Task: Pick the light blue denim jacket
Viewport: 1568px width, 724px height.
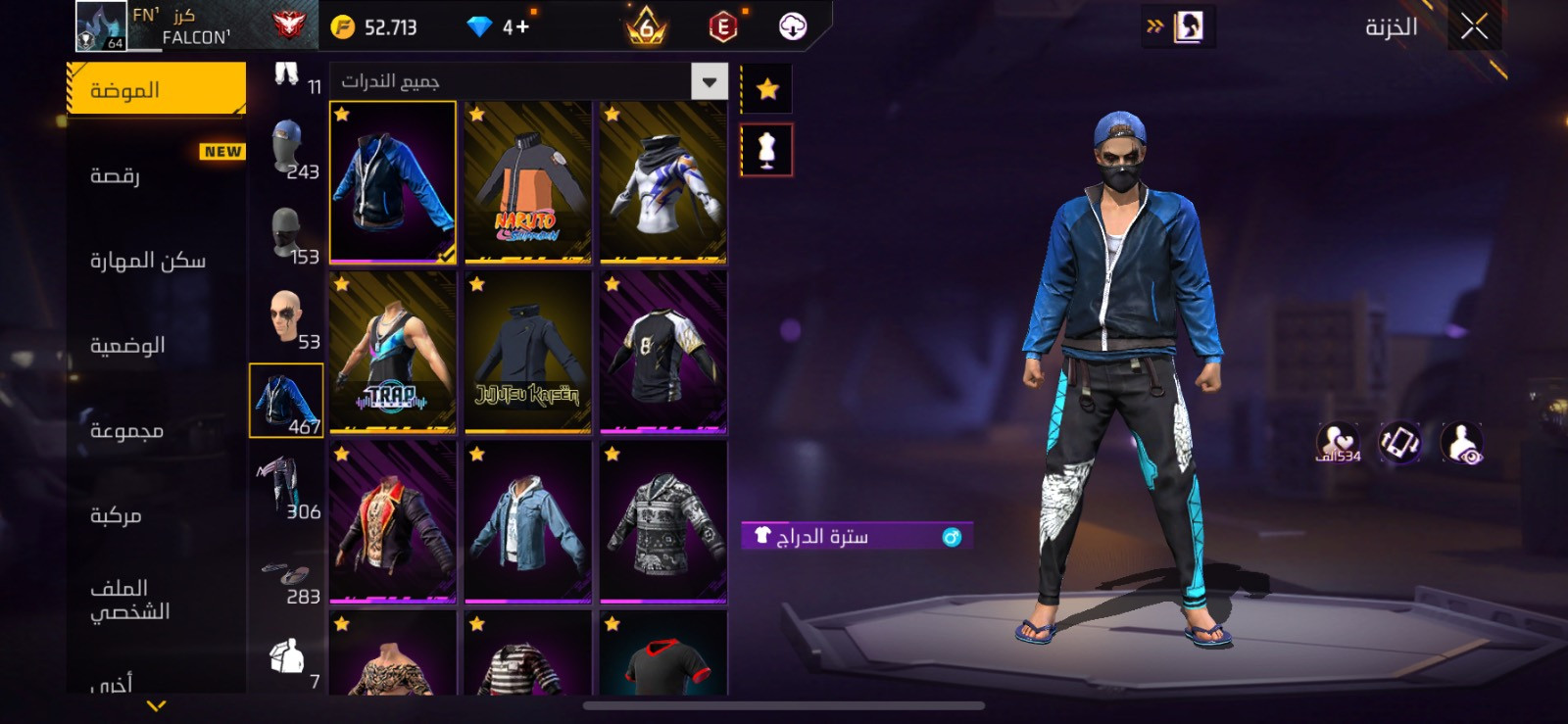Action: [x=528, y=522]
